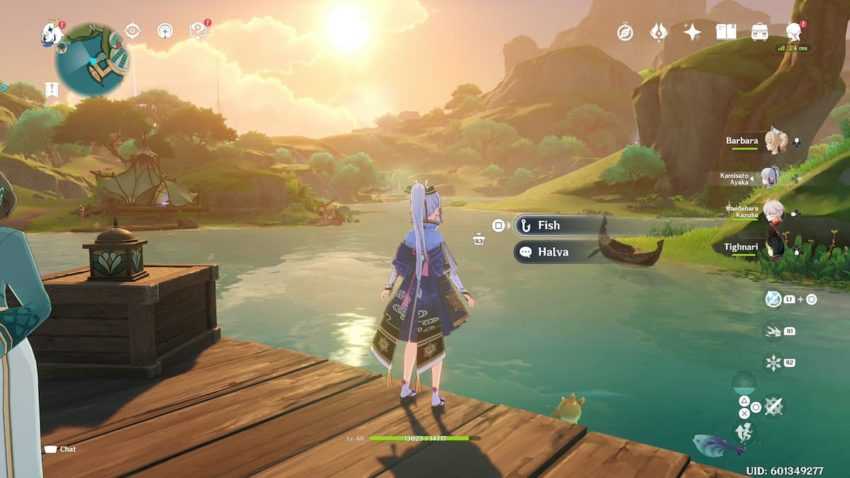
Task: Open the eye-shaped icon with red alert
Action: [x=198, y=31]
